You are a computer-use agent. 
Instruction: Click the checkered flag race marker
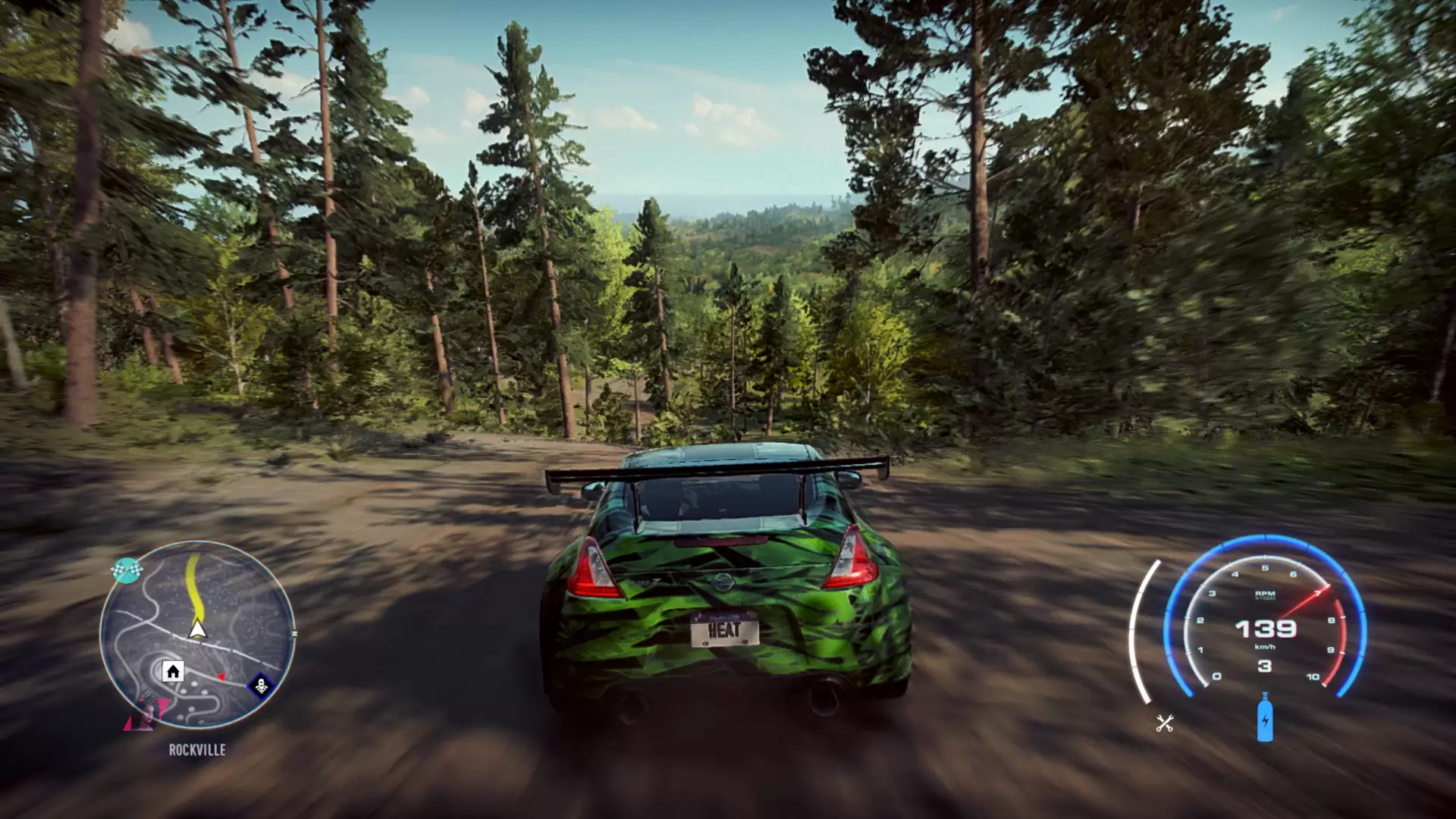pyautogui.click(x=126, y=570)
